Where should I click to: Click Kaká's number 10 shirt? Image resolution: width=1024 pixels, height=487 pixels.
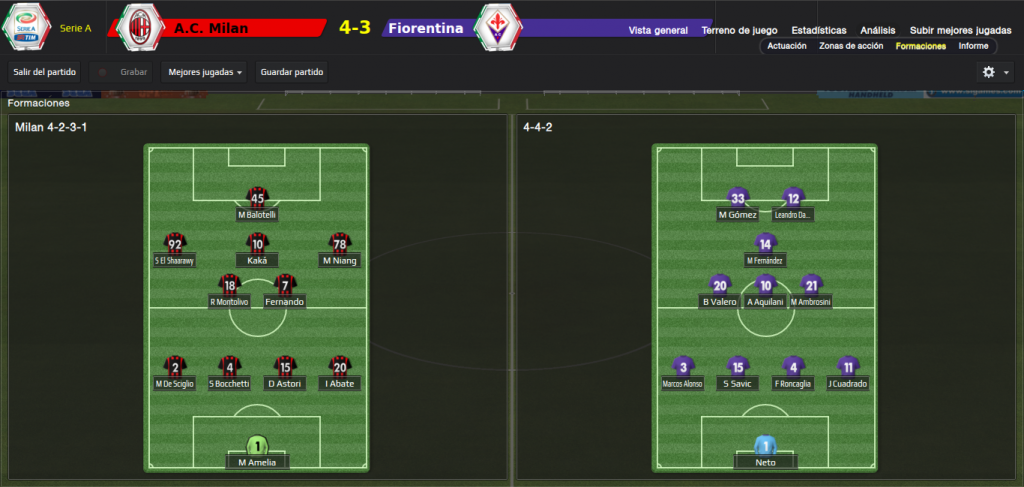click(257, 243)
